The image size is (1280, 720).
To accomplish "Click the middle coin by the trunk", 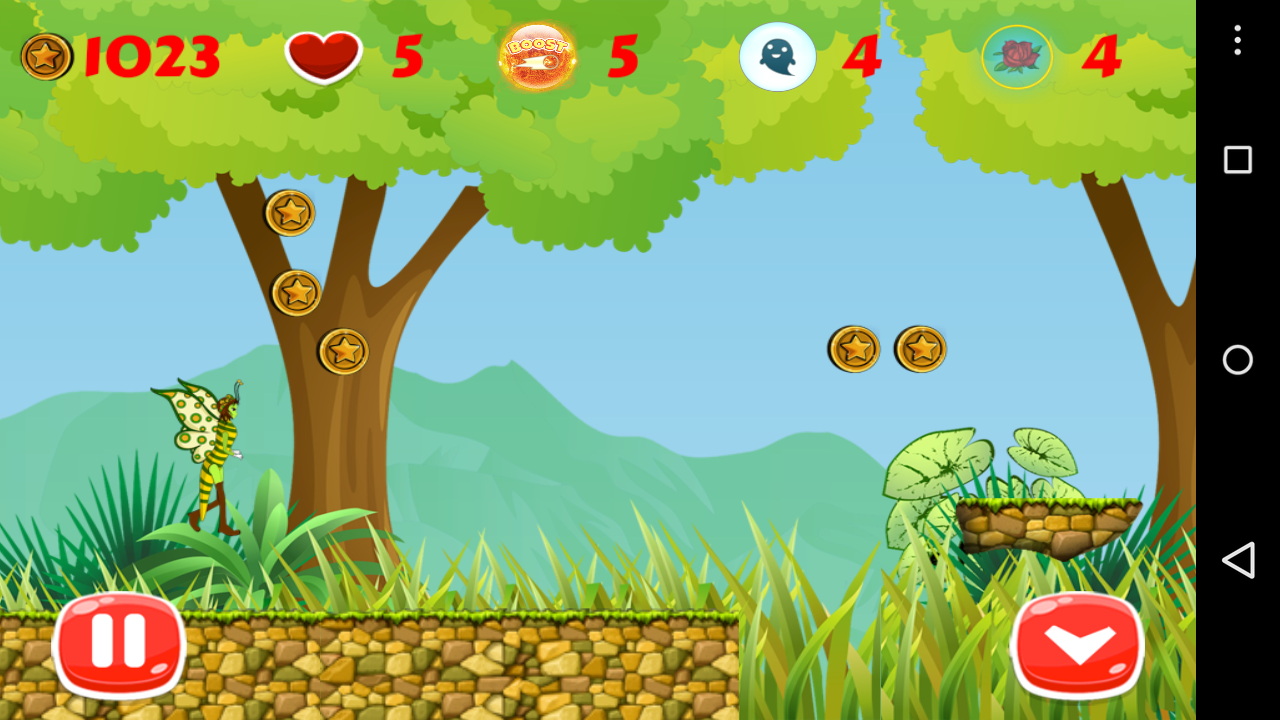I will (295, 292).
